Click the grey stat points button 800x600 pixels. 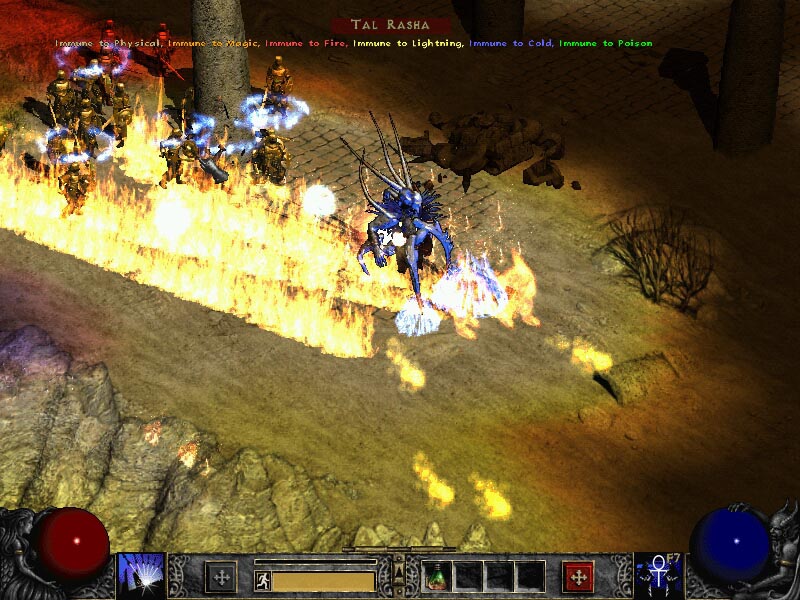coord(221,577)
